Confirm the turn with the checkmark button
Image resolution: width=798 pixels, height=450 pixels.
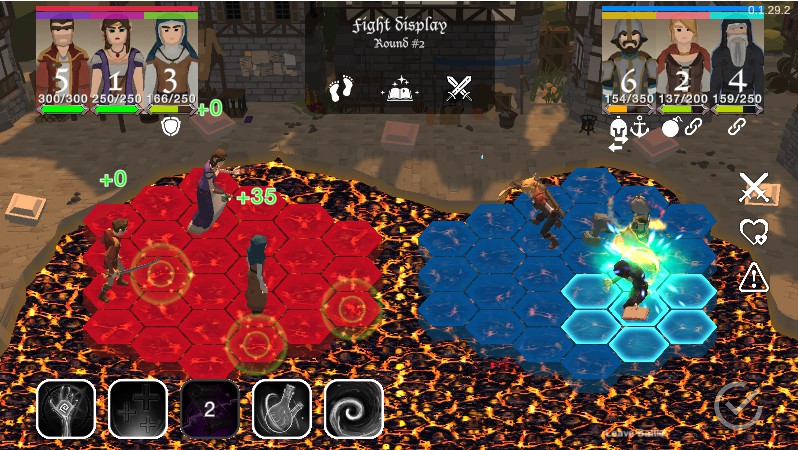coord(739,406)
